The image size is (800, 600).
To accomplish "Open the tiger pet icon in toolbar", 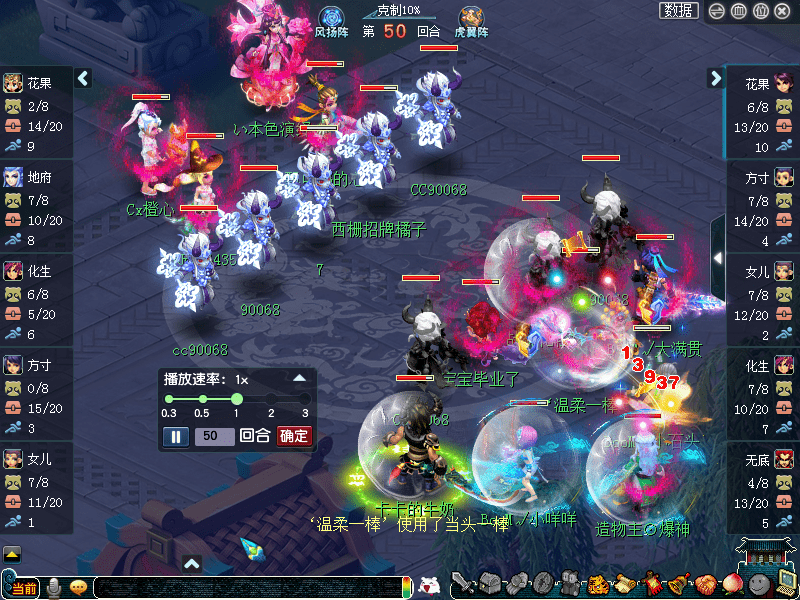I will [x=598, y=583].
